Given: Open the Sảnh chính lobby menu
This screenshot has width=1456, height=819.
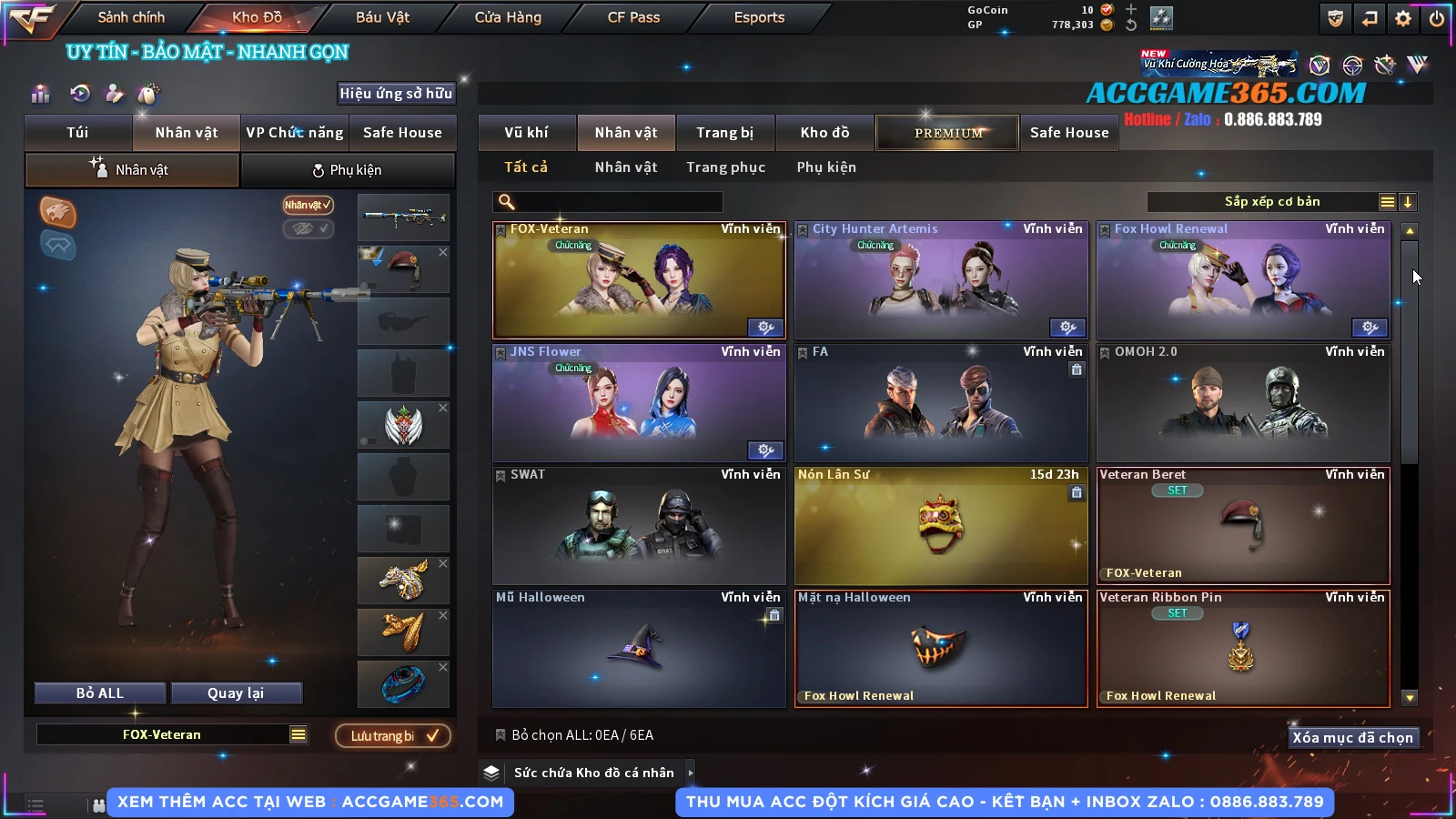Looking at the screenshot, I should click(131, 17).
